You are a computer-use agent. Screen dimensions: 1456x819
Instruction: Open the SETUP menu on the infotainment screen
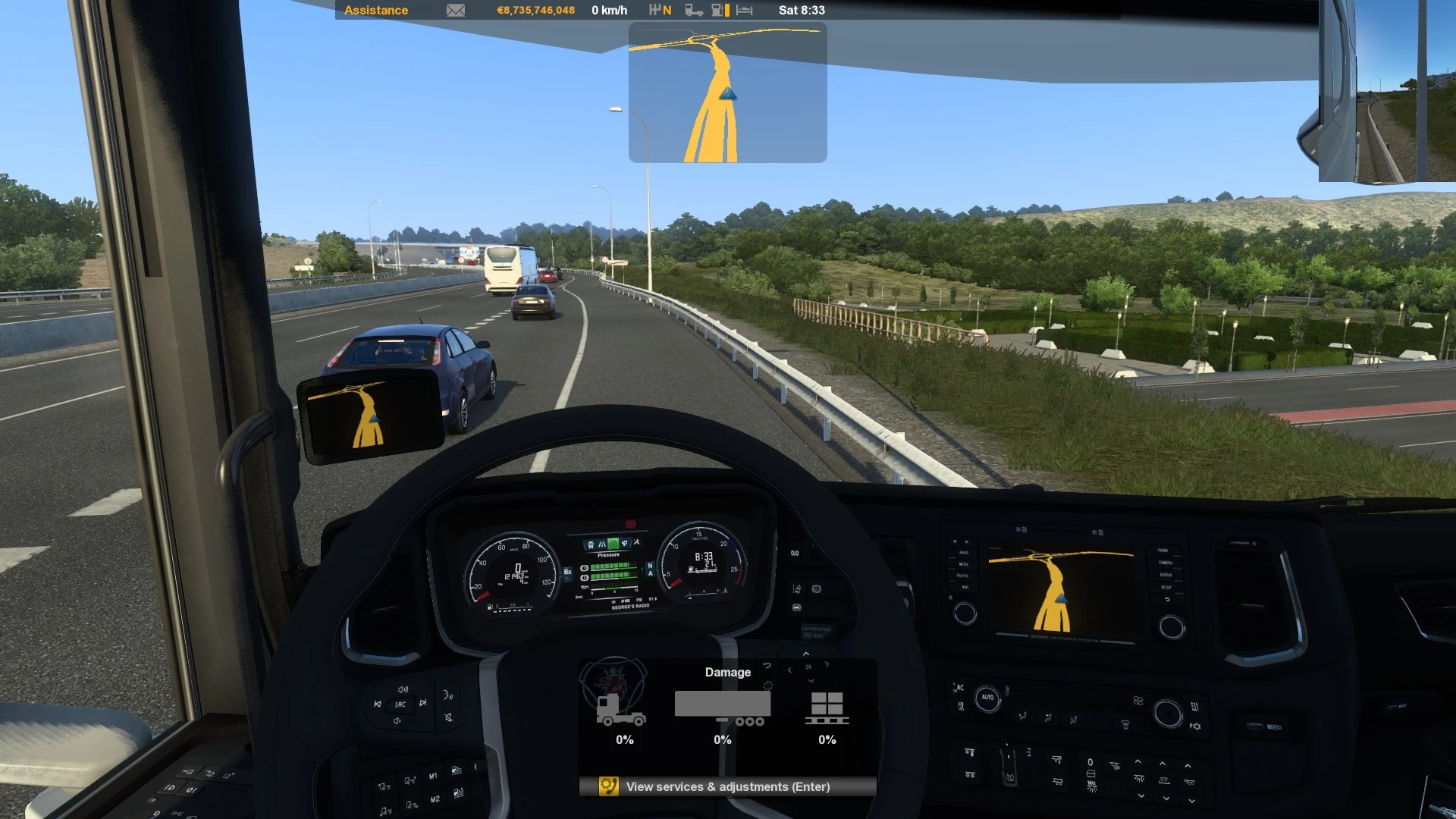(x=1166, y=588)
